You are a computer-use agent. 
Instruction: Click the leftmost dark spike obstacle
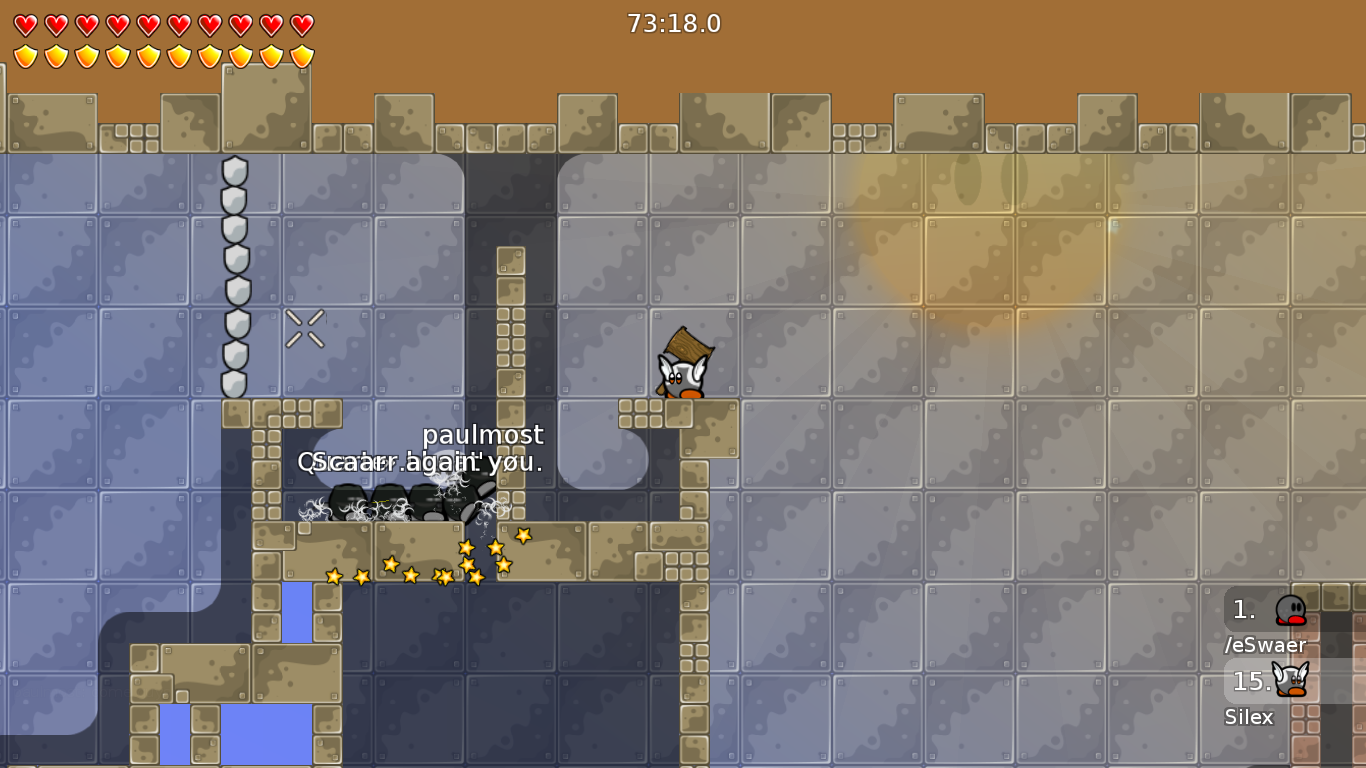(x=349, y=499)
